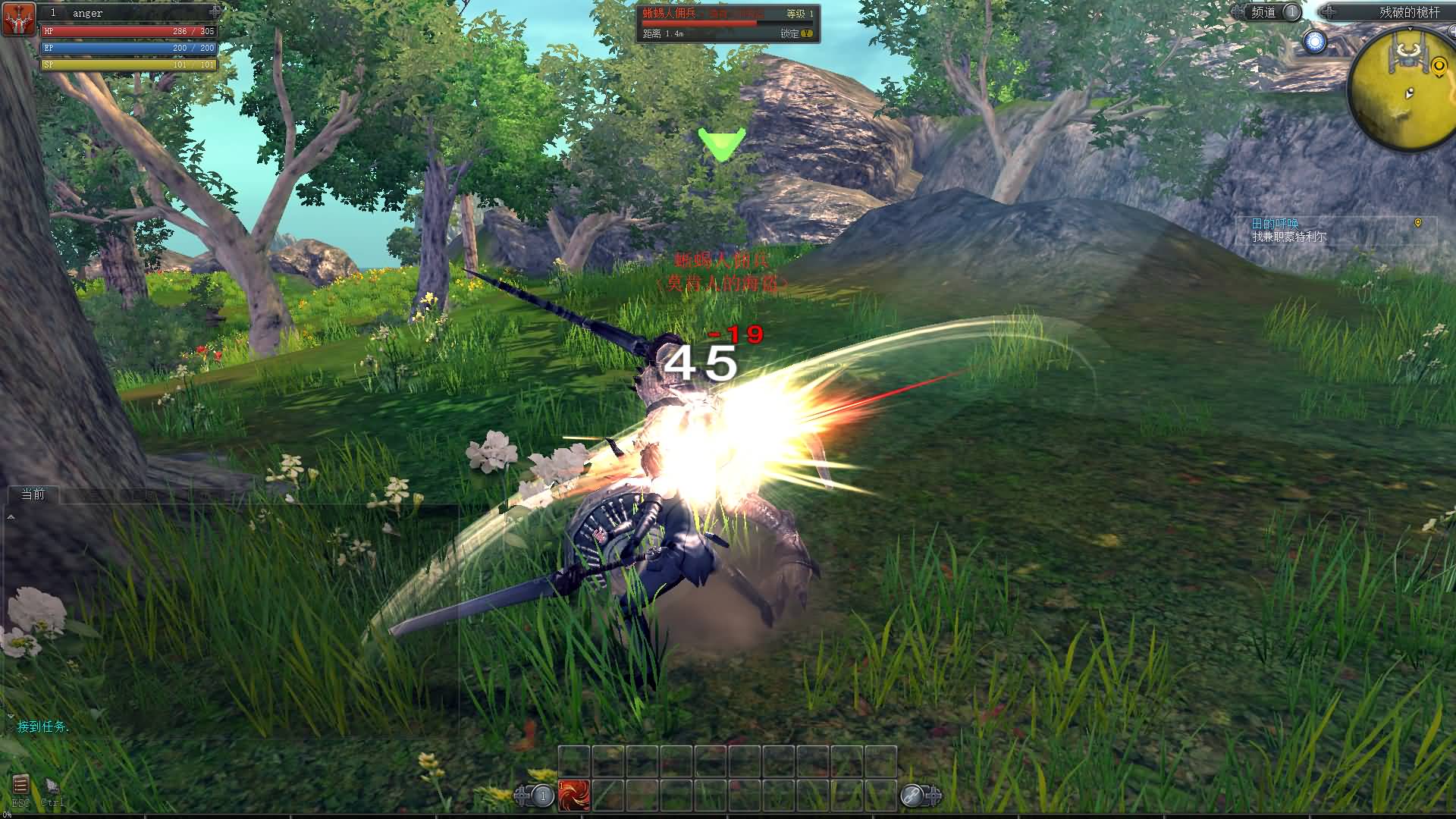This screenshot has width=1456, height=819.
Task: Click the player class portrait icon
Action: coord(19,19)
